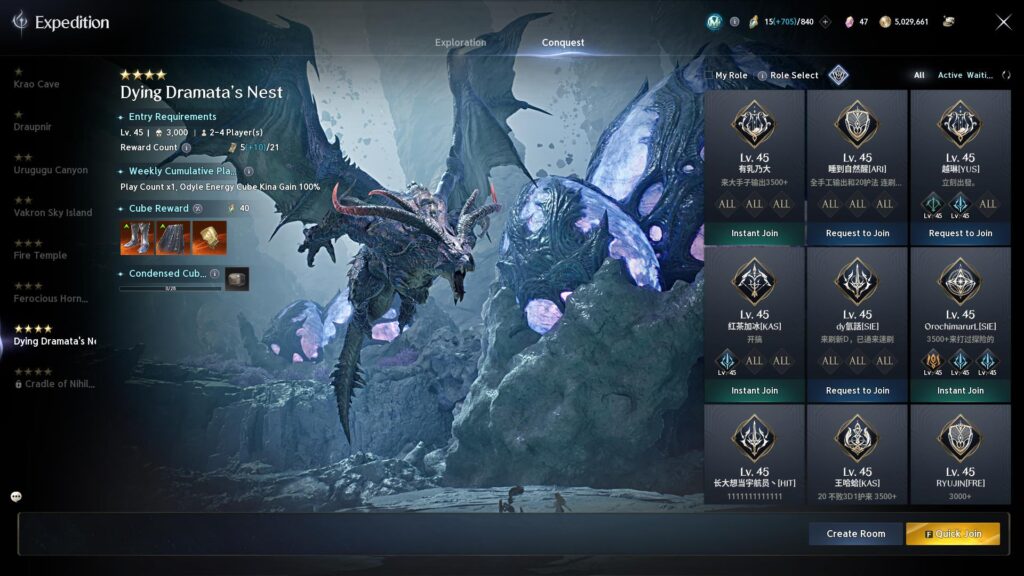
Task: Choose the locked Cradle of Nihil dungeon
Action: 56,384
